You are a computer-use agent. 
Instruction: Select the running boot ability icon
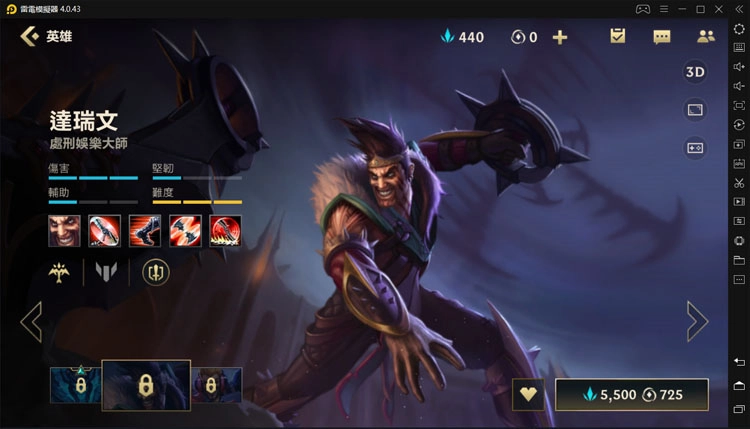point(145,230)
